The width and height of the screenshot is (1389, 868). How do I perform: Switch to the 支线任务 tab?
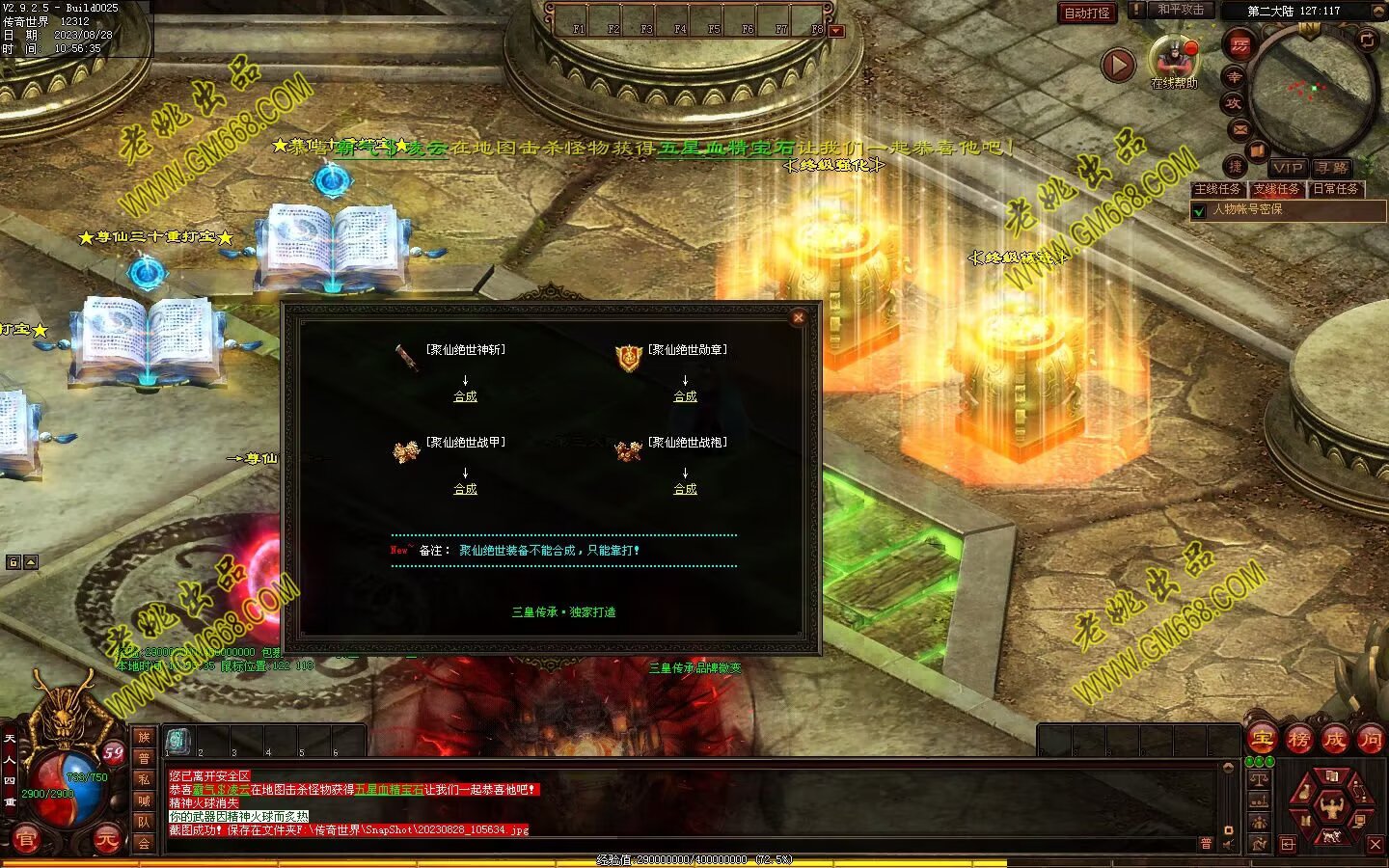point(1276,189)
